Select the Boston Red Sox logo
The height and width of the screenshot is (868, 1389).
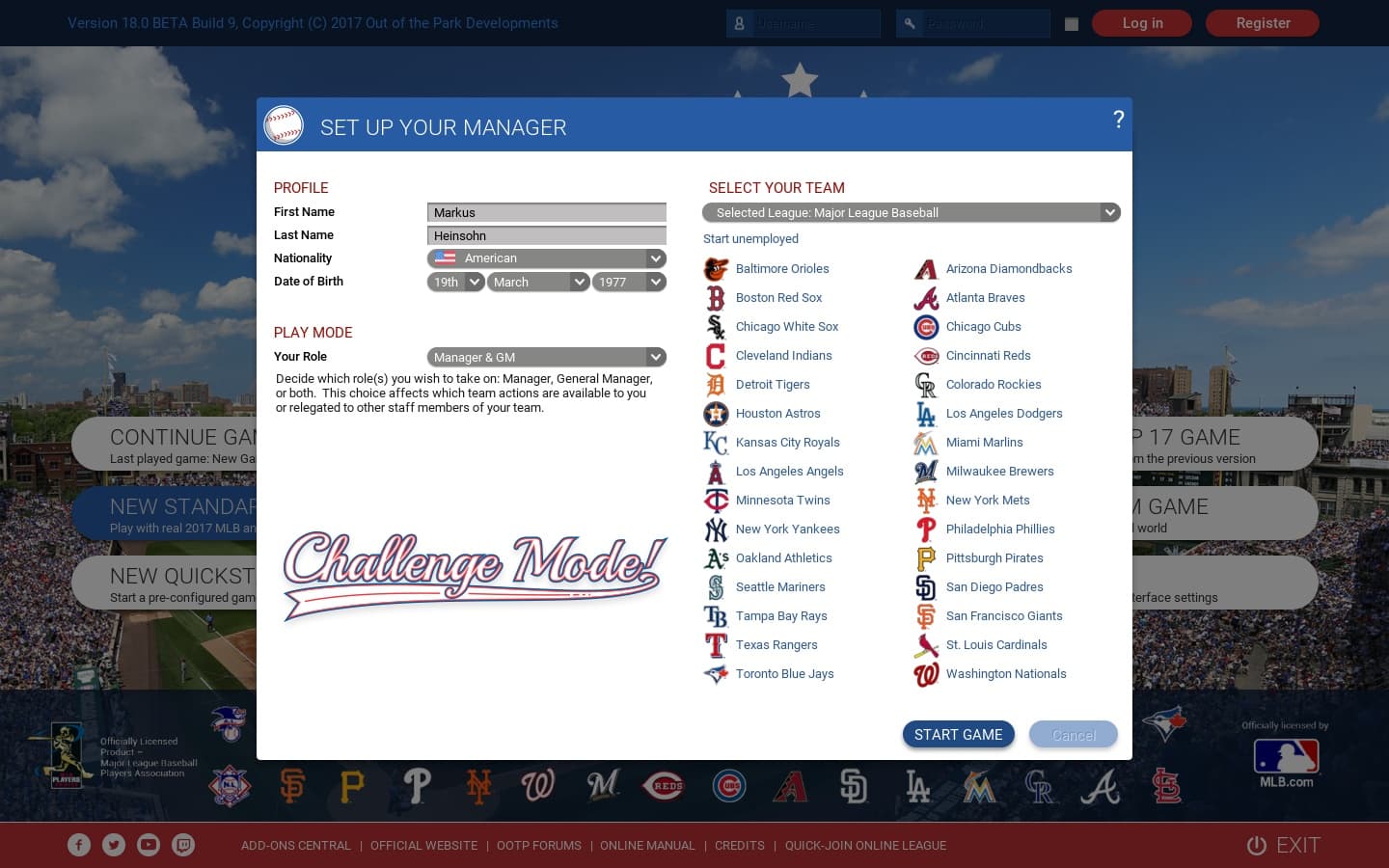click(716, 298)
